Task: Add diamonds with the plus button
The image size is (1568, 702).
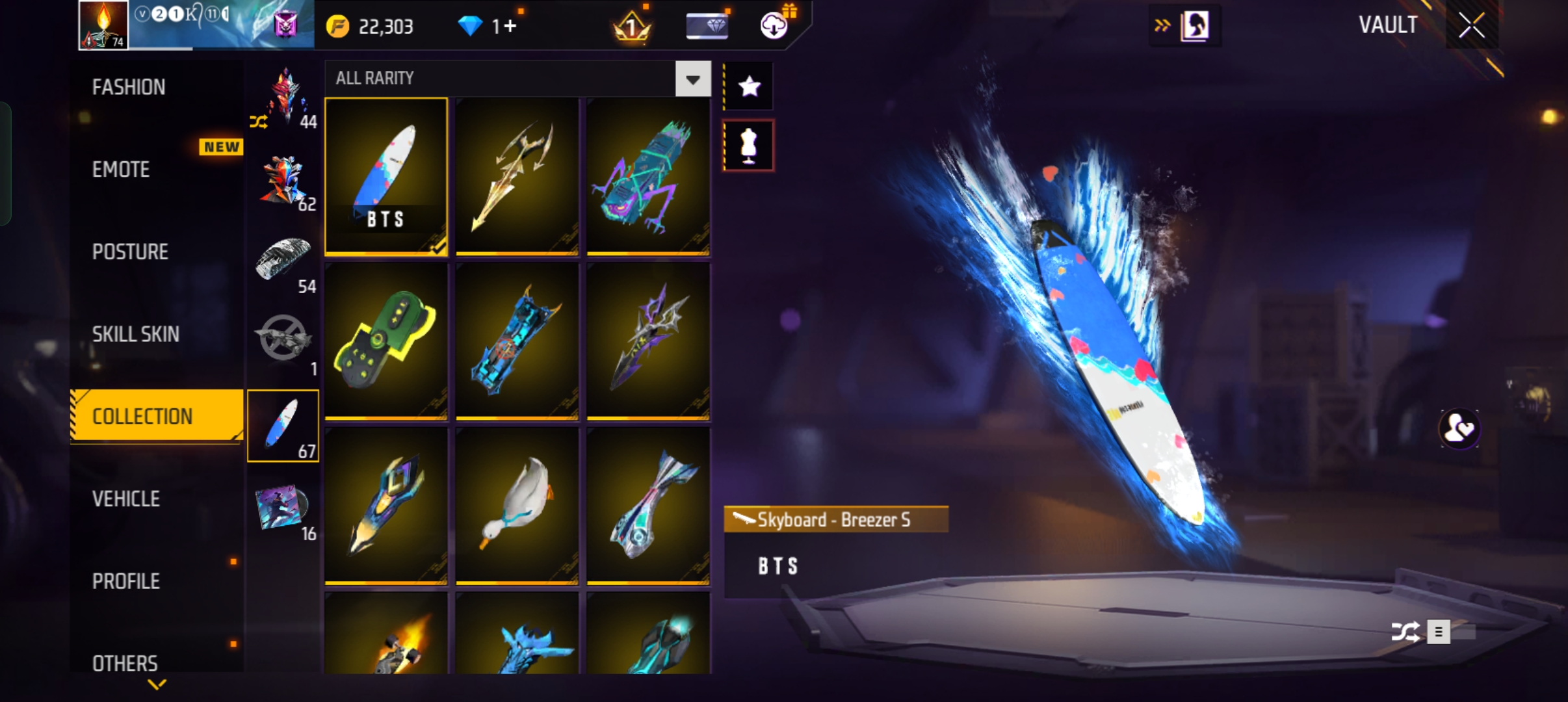Action: (x=511, y=27)
